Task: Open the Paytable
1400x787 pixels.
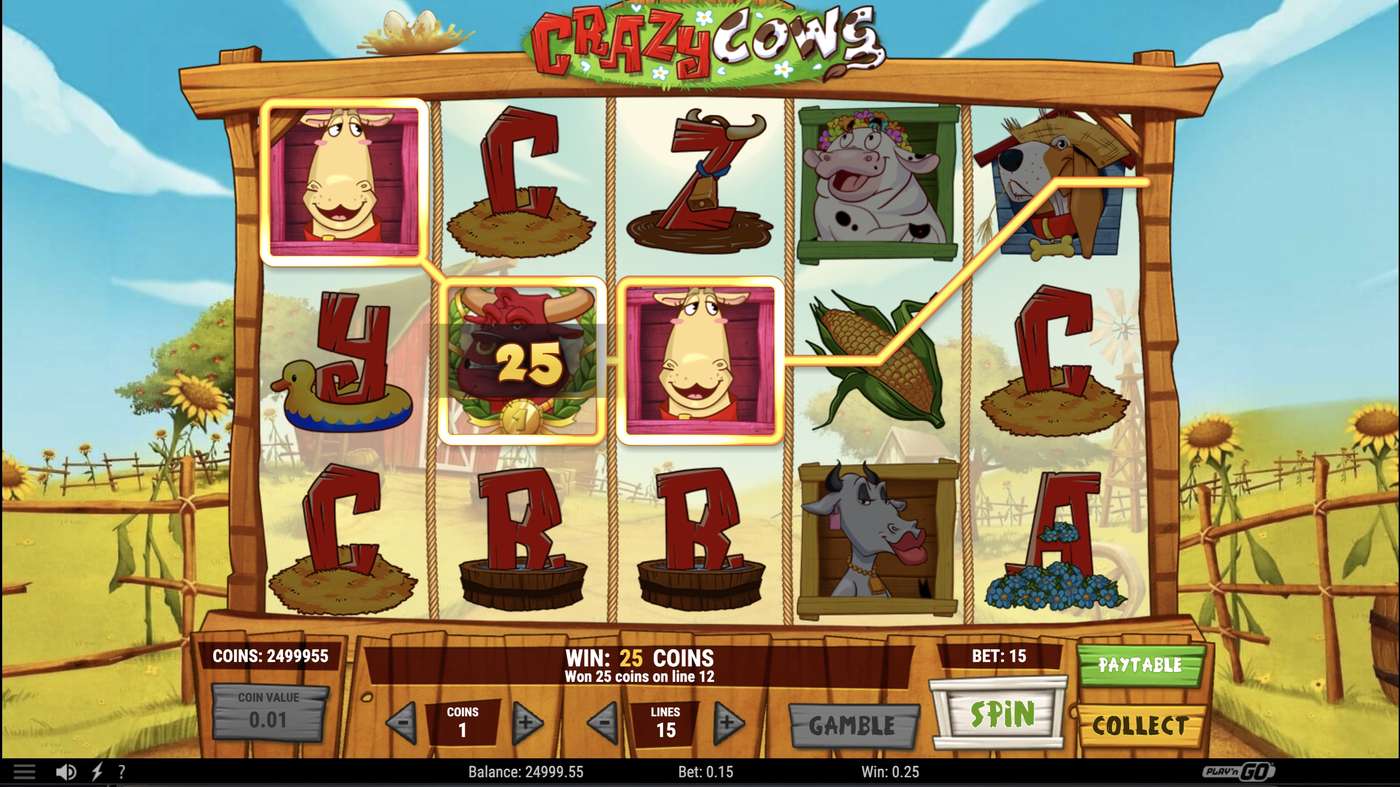Action: pyautogui.click(x=1139, y=663)
